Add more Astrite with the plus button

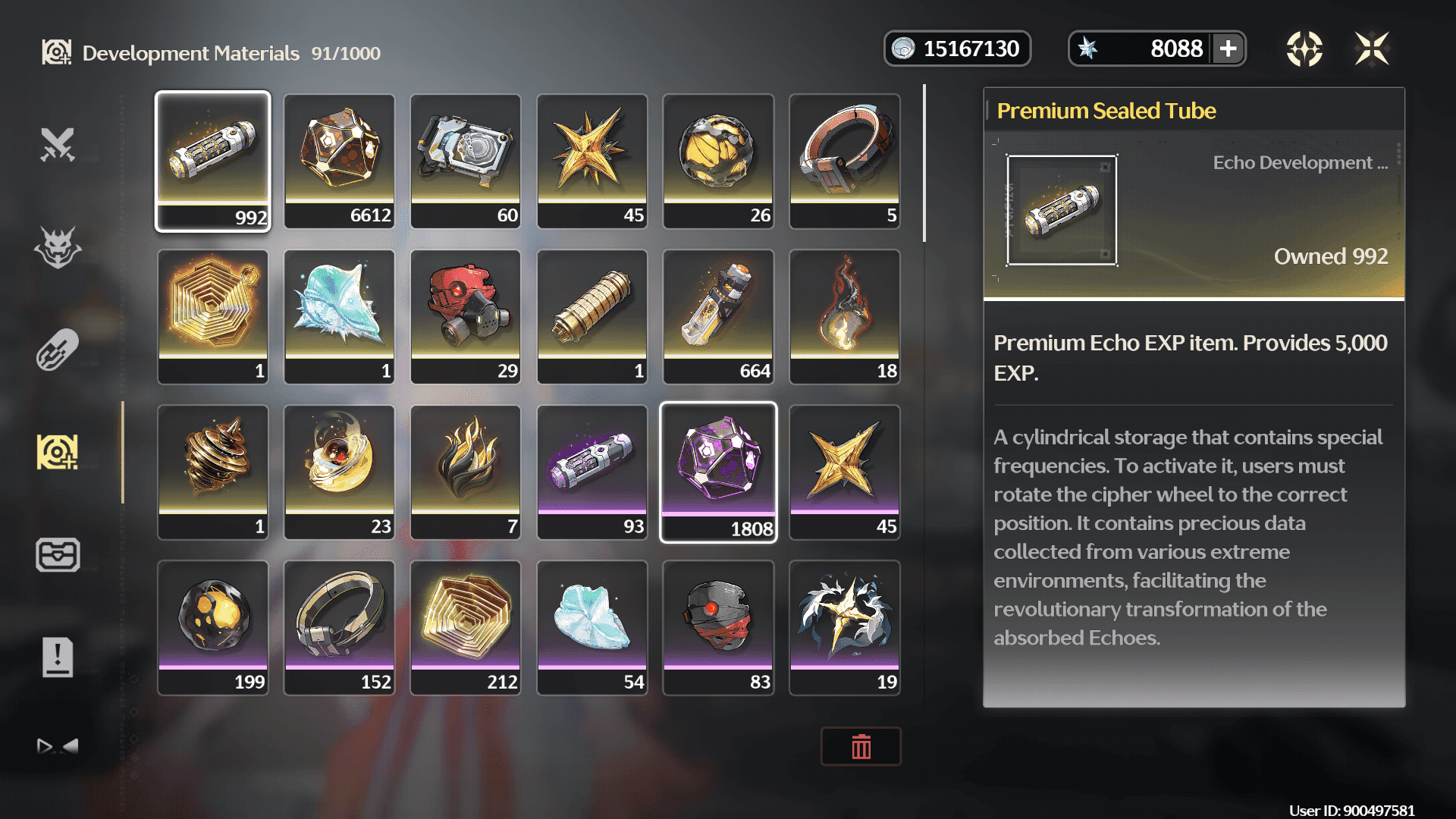pos(1228,49)
